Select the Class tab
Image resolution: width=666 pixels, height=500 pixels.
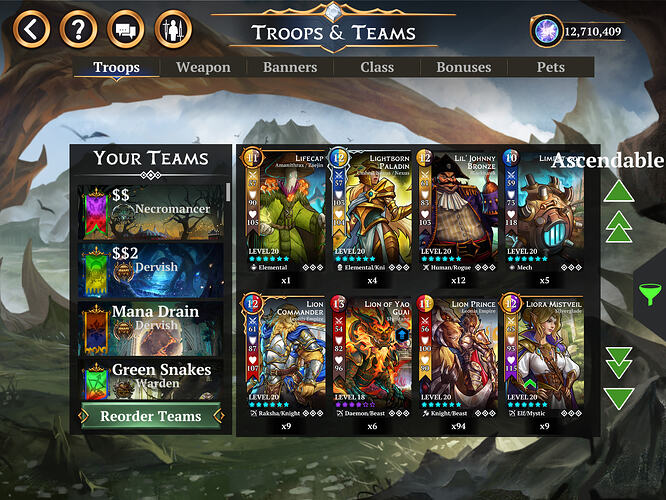point(378,68)
